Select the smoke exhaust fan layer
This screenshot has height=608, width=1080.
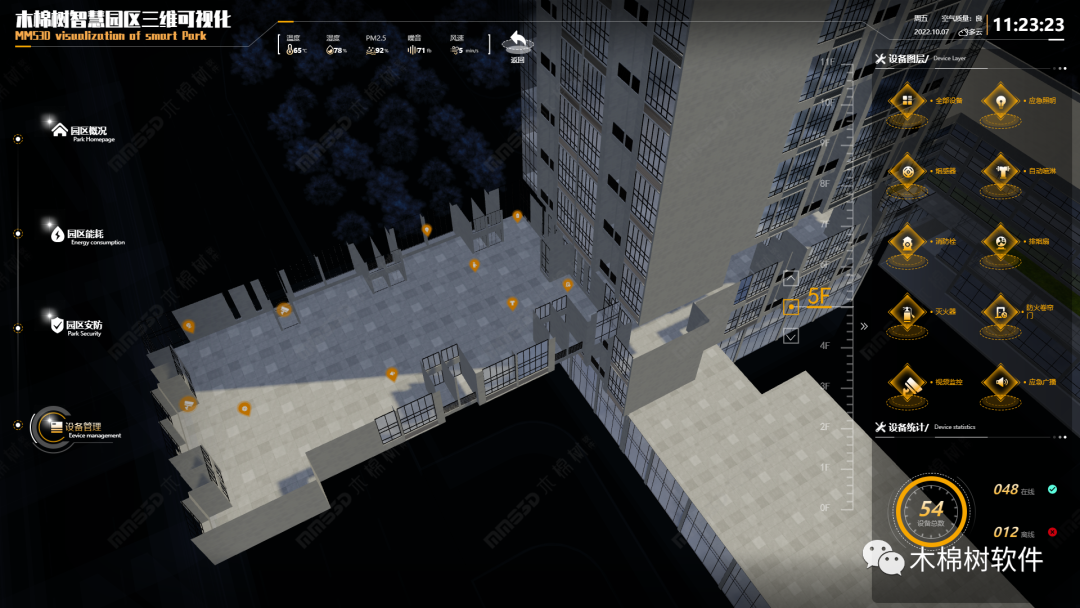tap(999, 241)
